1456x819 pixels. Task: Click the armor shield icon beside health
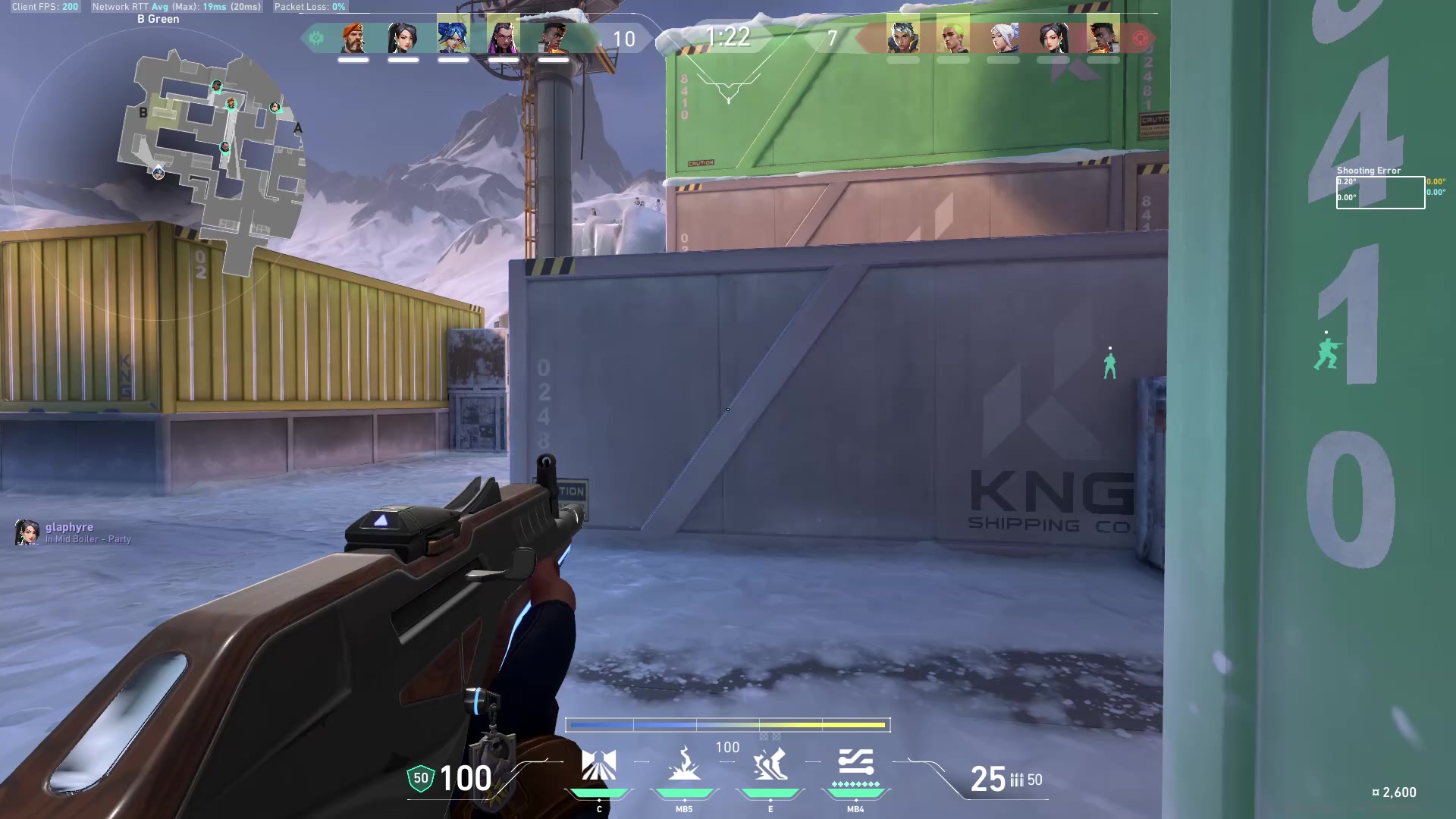click(419, 779)
